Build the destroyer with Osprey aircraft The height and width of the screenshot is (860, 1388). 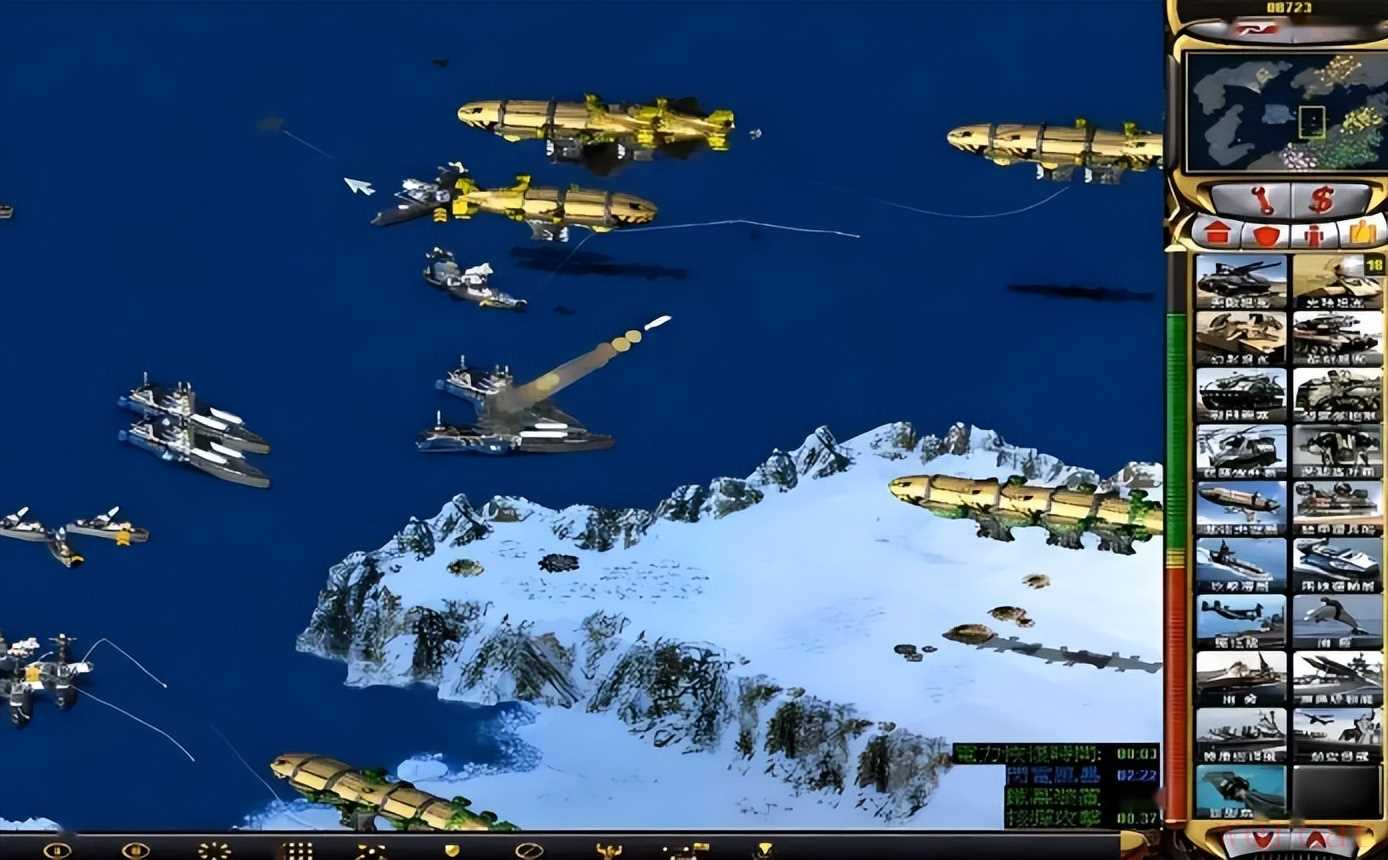tap(1240, 621)
